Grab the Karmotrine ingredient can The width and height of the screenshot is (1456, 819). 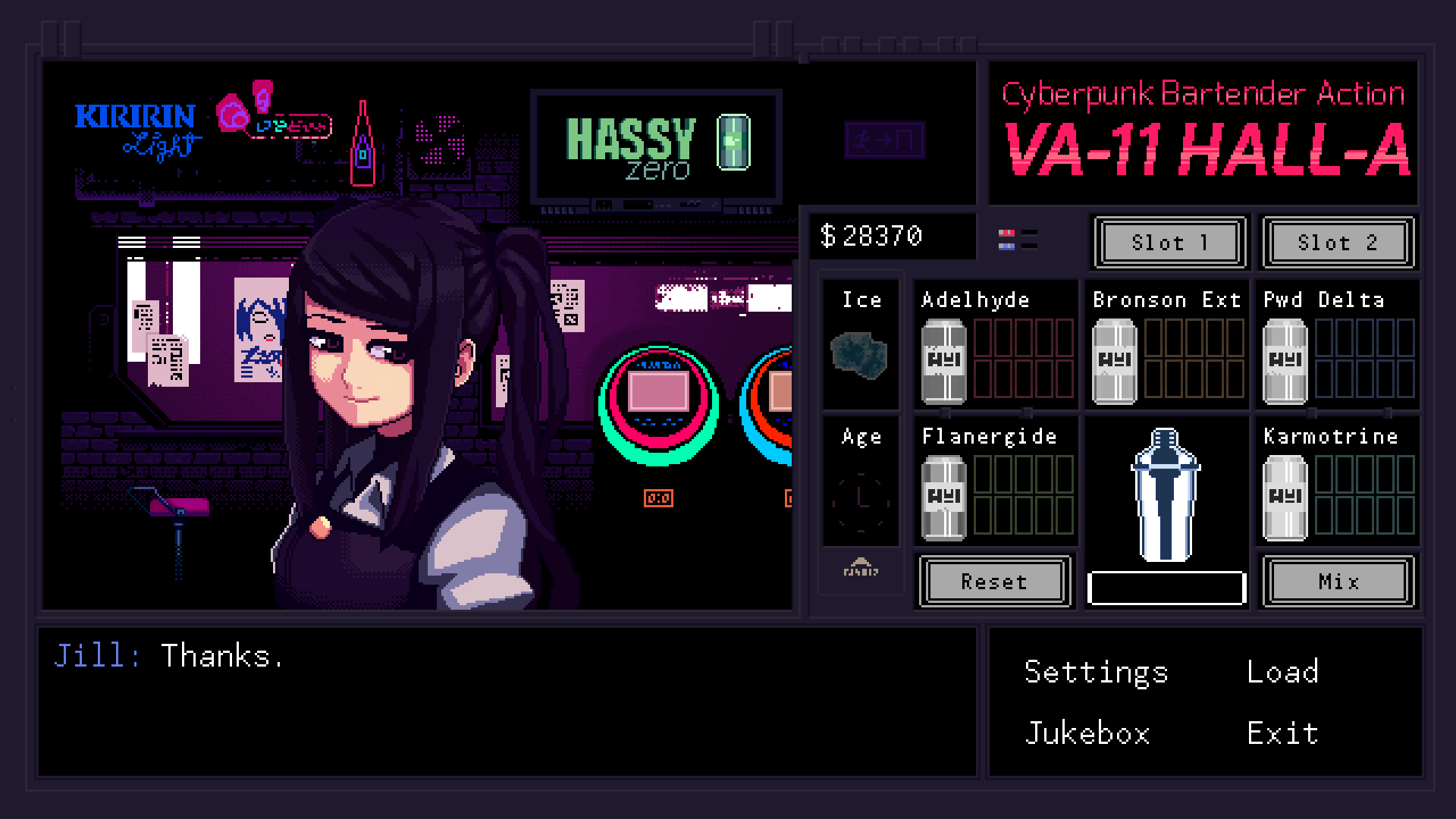pyautogui.click(x=1285, y=497)
